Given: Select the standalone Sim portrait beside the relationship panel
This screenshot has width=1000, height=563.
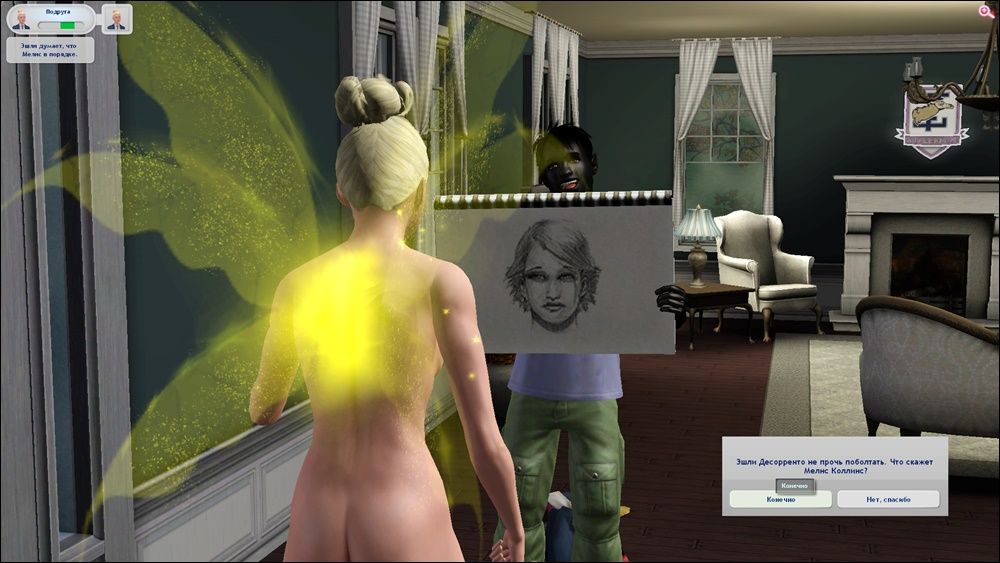Looking at the screenshot, I should click(116, 19).
